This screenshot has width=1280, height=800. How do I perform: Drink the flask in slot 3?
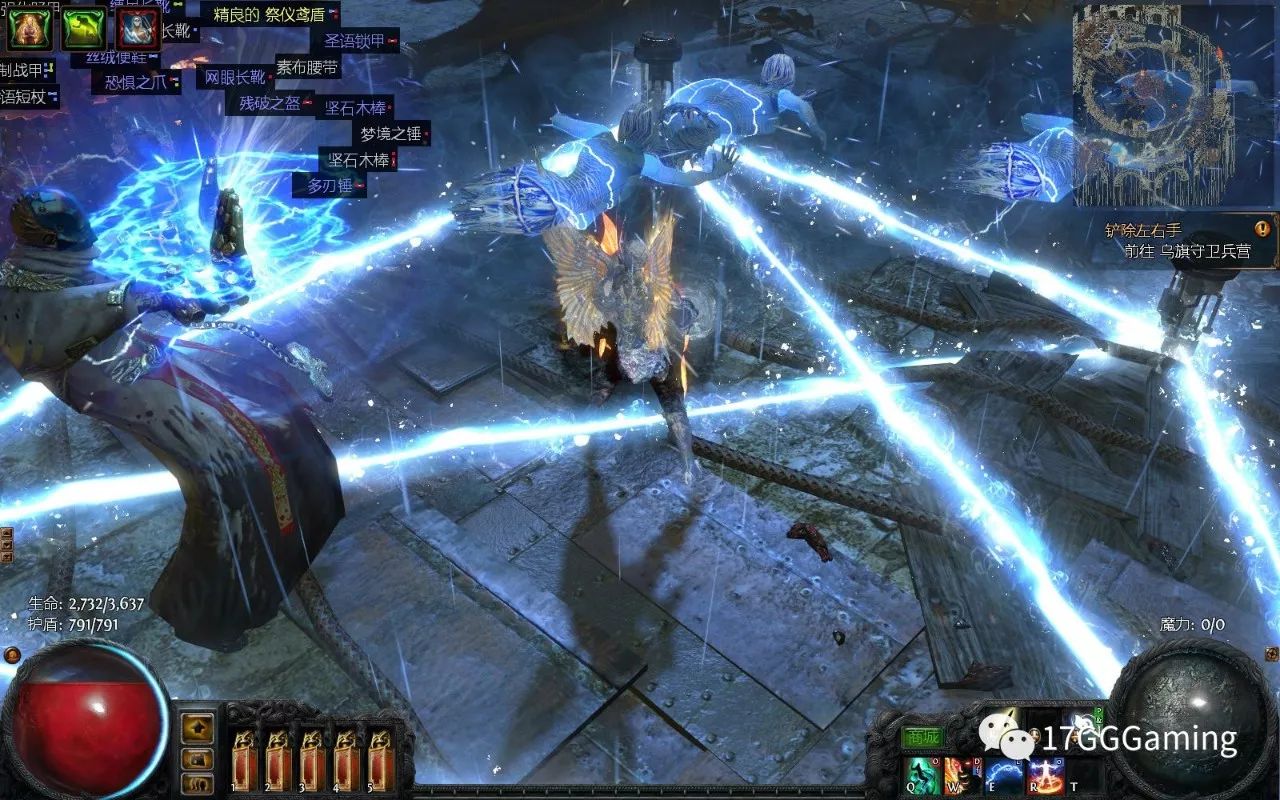tap(313, 759)
